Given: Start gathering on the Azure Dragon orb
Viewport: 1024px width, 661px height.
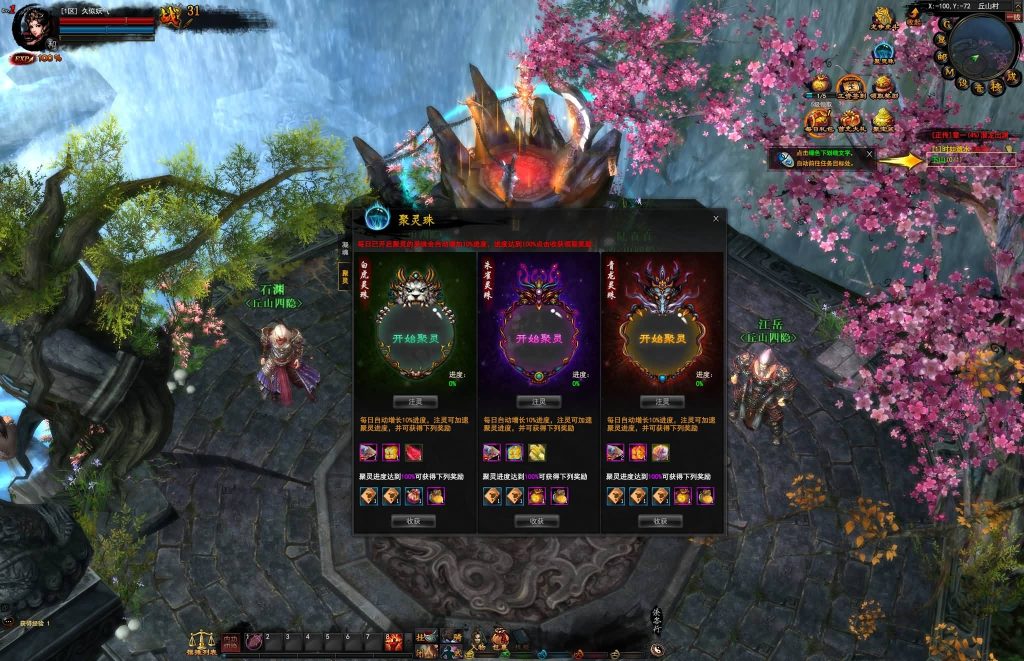Looking at the screenshot, I should 660,339.
